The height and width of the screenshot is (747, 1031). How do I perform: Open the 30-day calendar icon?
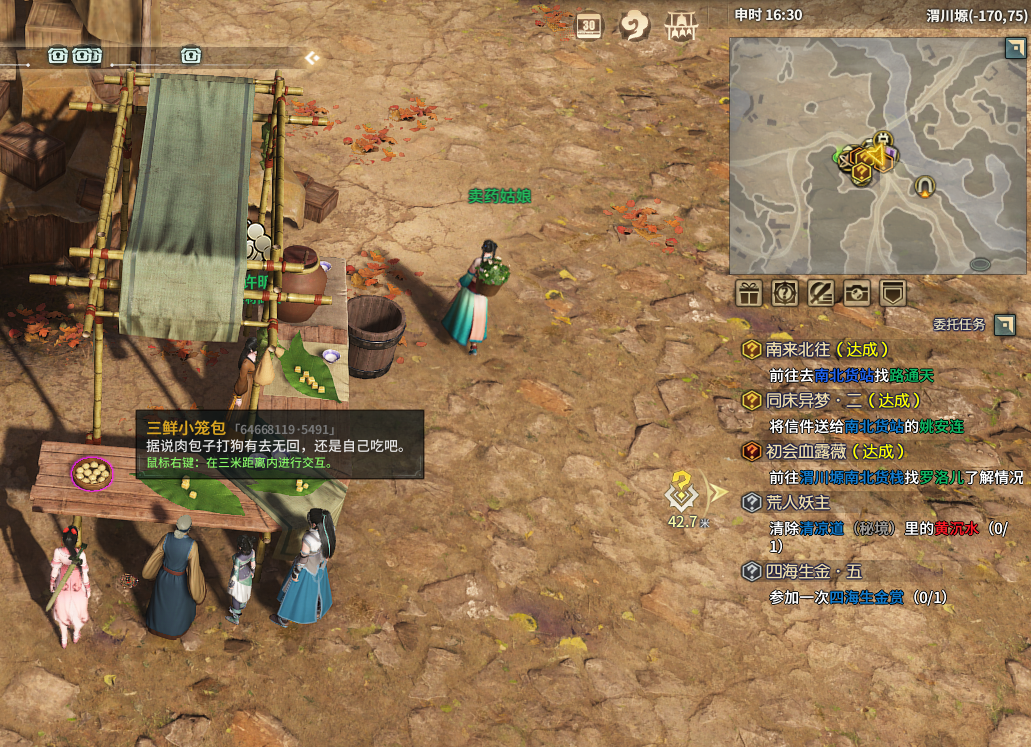pyautogui.click(x=589, y=27)
